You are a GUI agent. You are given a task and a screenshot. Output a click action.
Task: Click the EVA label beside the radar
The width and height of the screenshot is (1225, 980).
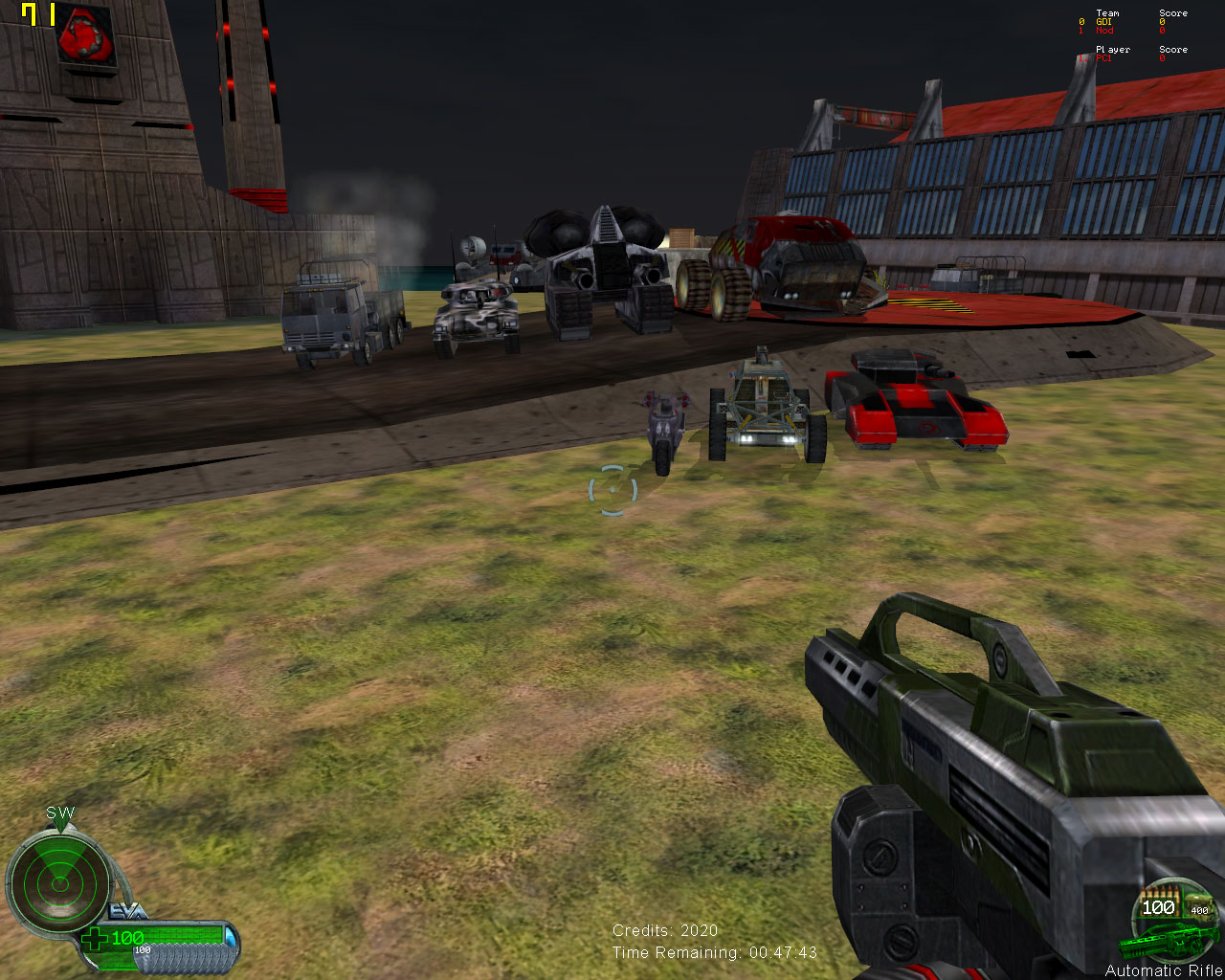click(x=127, y=911)
